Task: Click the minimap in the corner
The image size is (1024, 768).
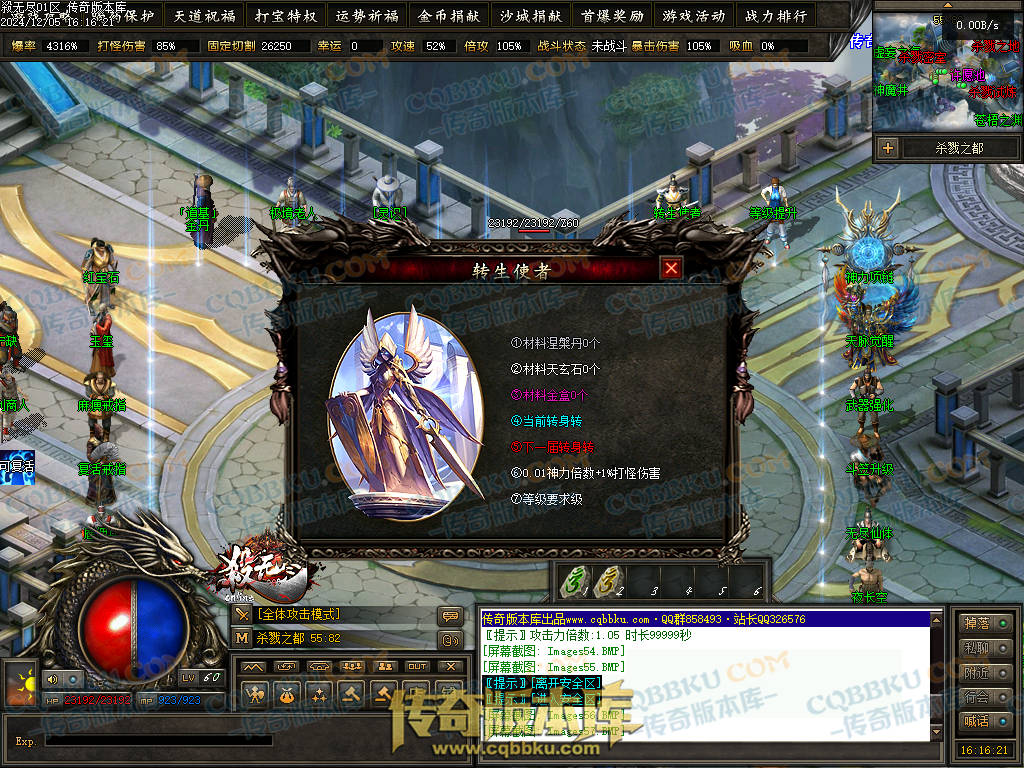Action: point(947,75)
